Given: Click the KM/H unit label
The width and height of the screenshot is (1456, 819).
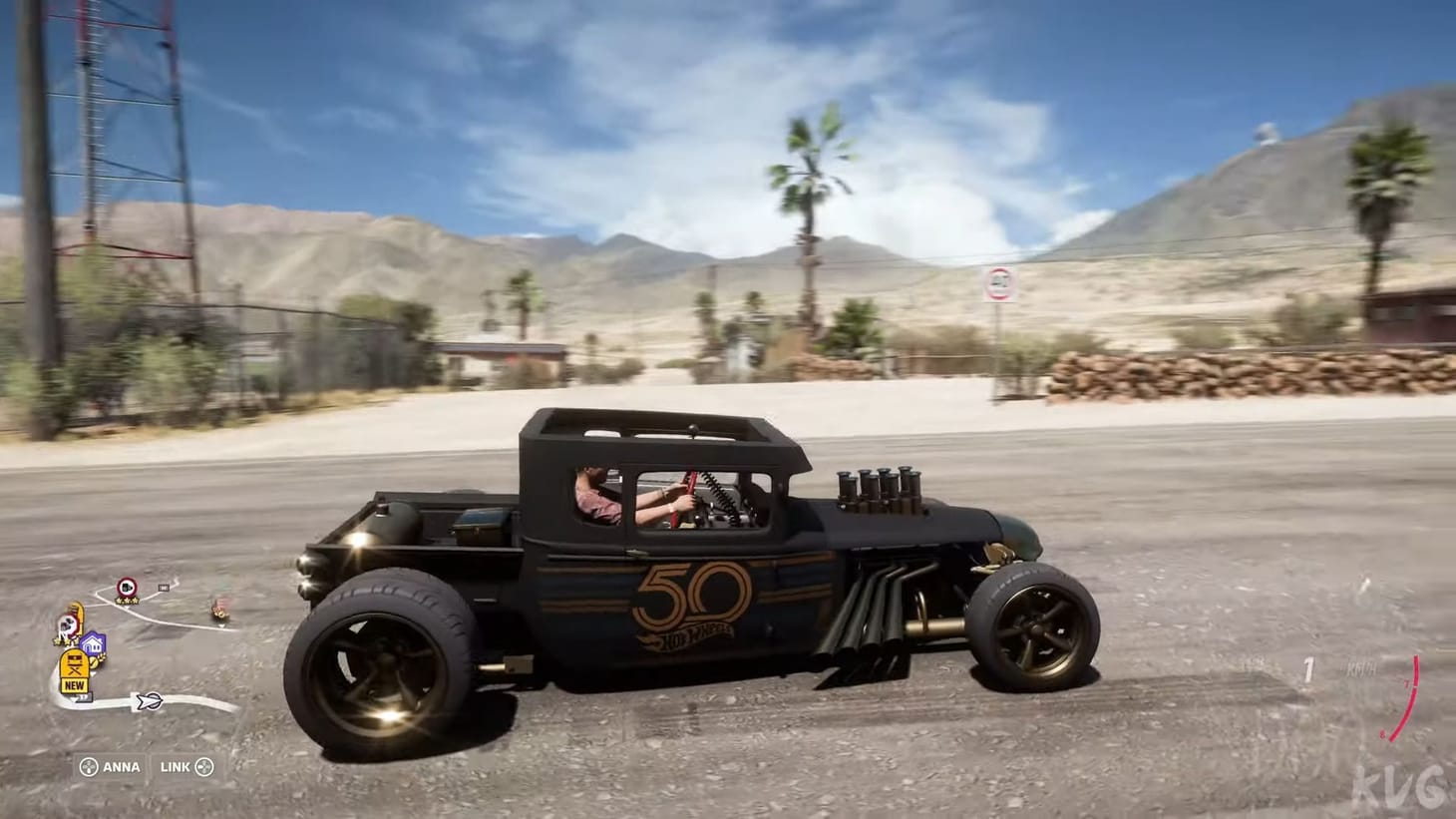Looking at the screenshot, I should (x=1361, y=666).
